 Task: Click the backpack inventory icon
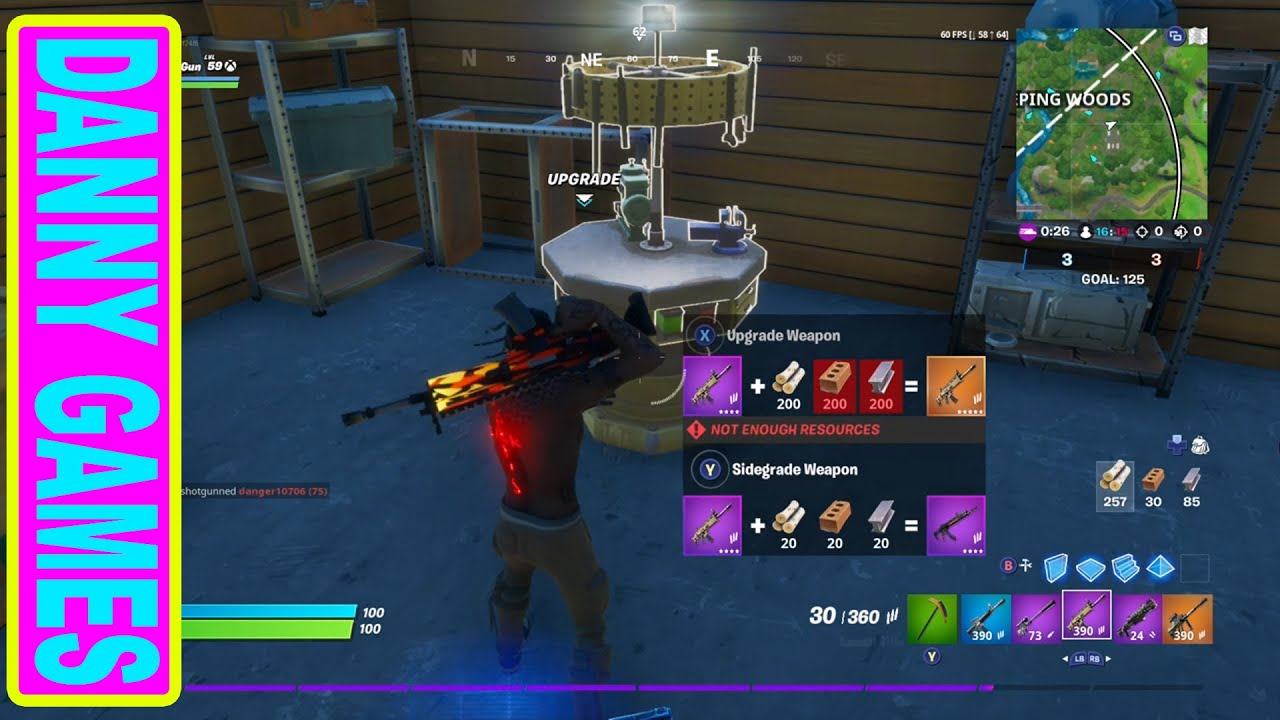click(x=1201, y=446)
